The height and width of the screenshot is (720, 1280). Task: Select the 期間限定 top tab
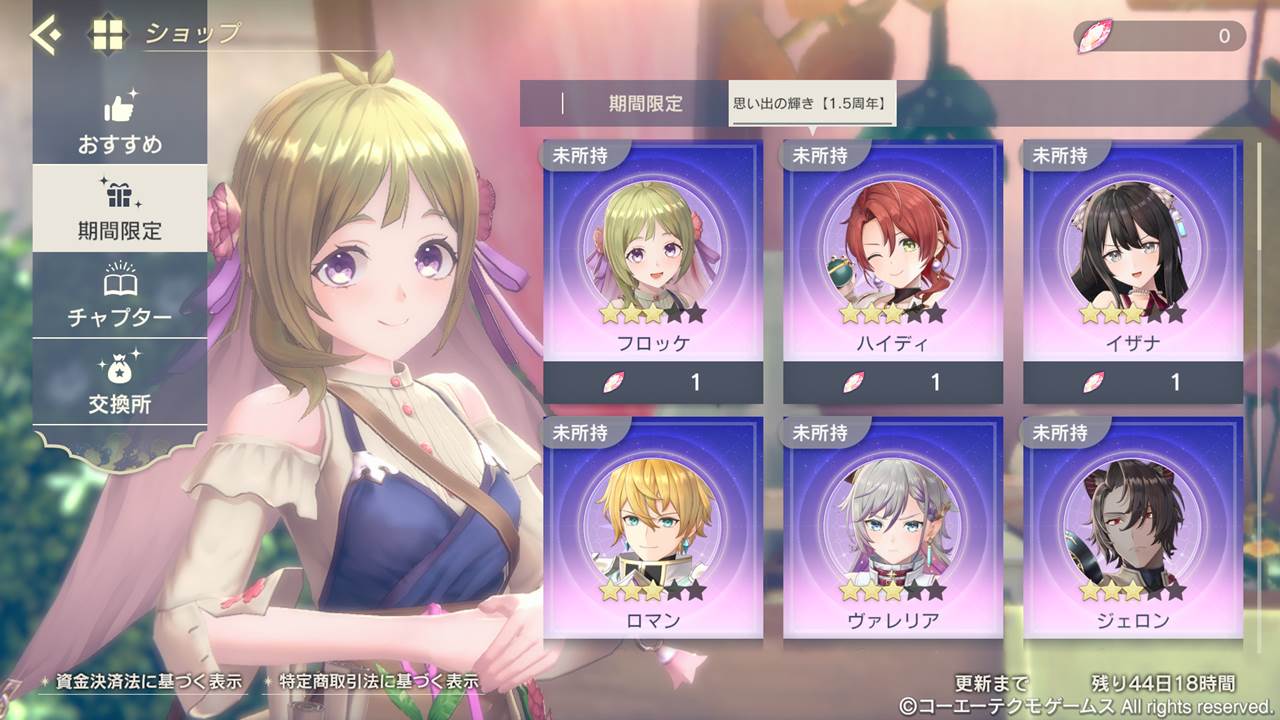645,103
